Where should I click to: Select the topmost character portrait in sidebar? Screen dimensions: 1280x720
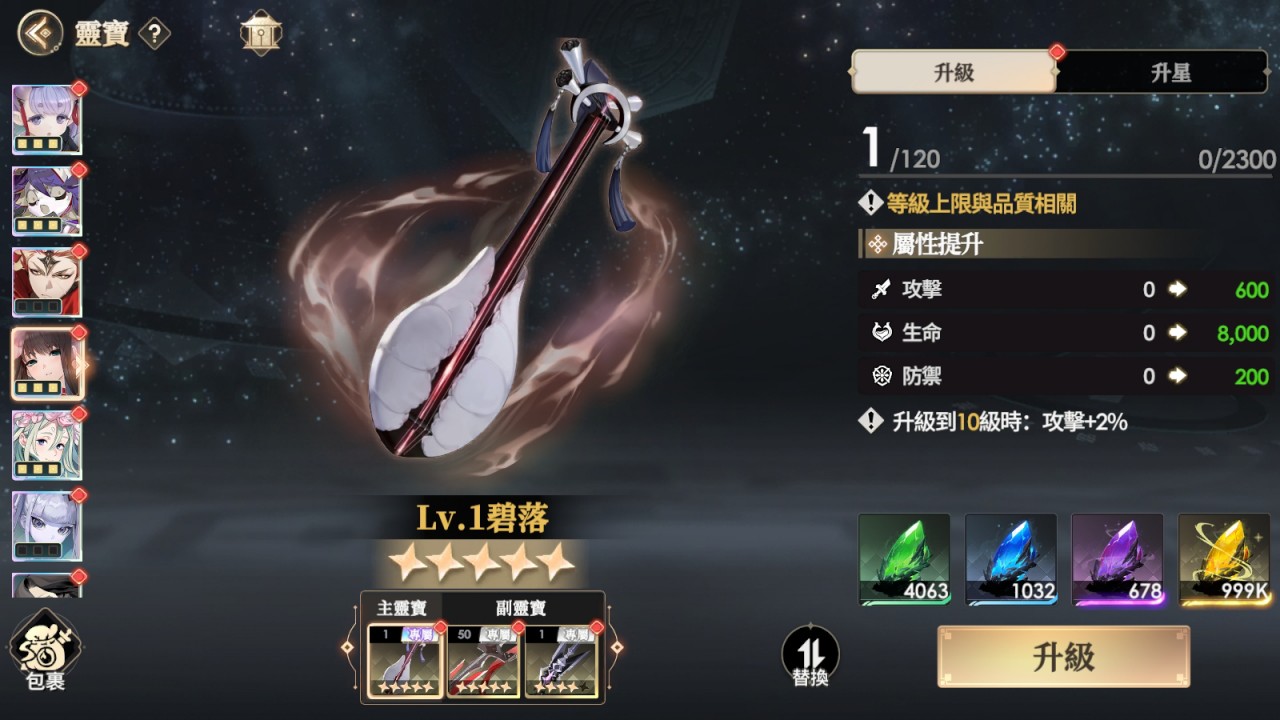pyautogui.click(x=47, y=118)
